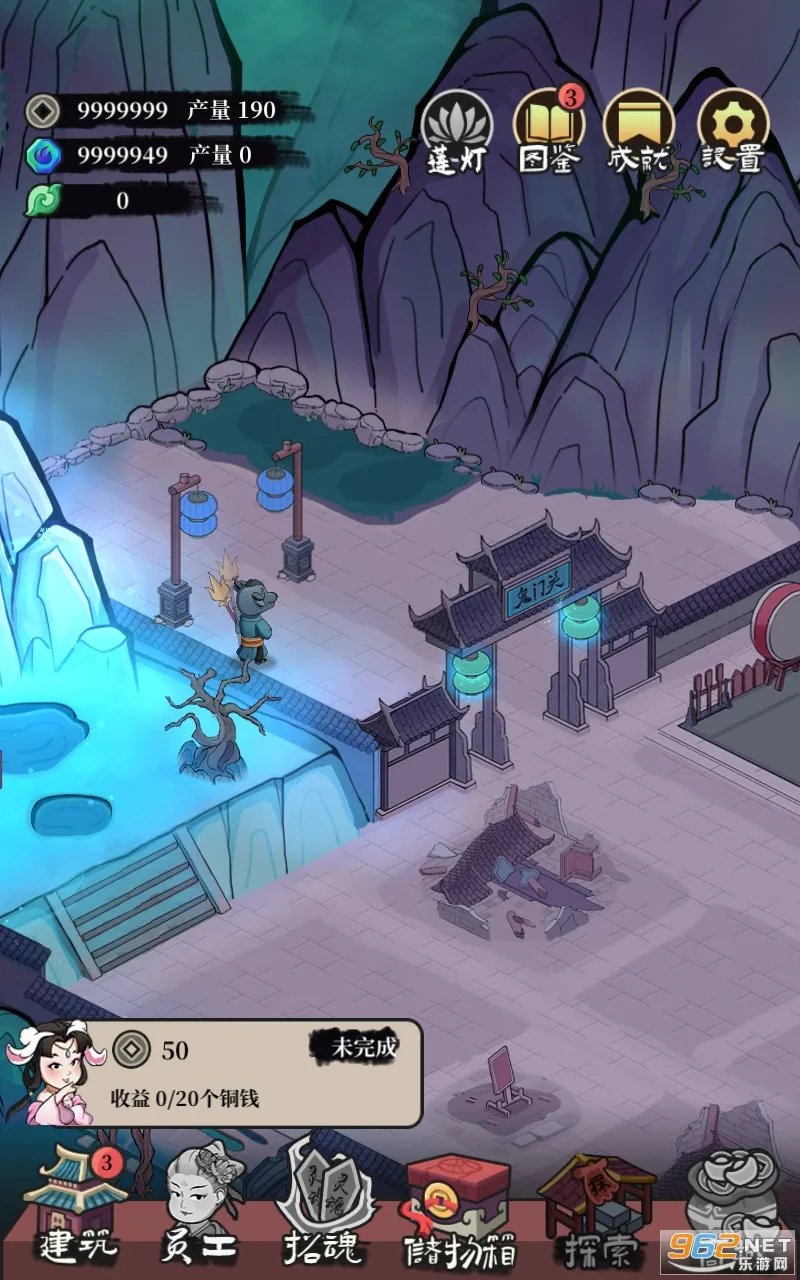View the 成就 achievements banner
Screen dimensions: 800x1280
[639, 133]
